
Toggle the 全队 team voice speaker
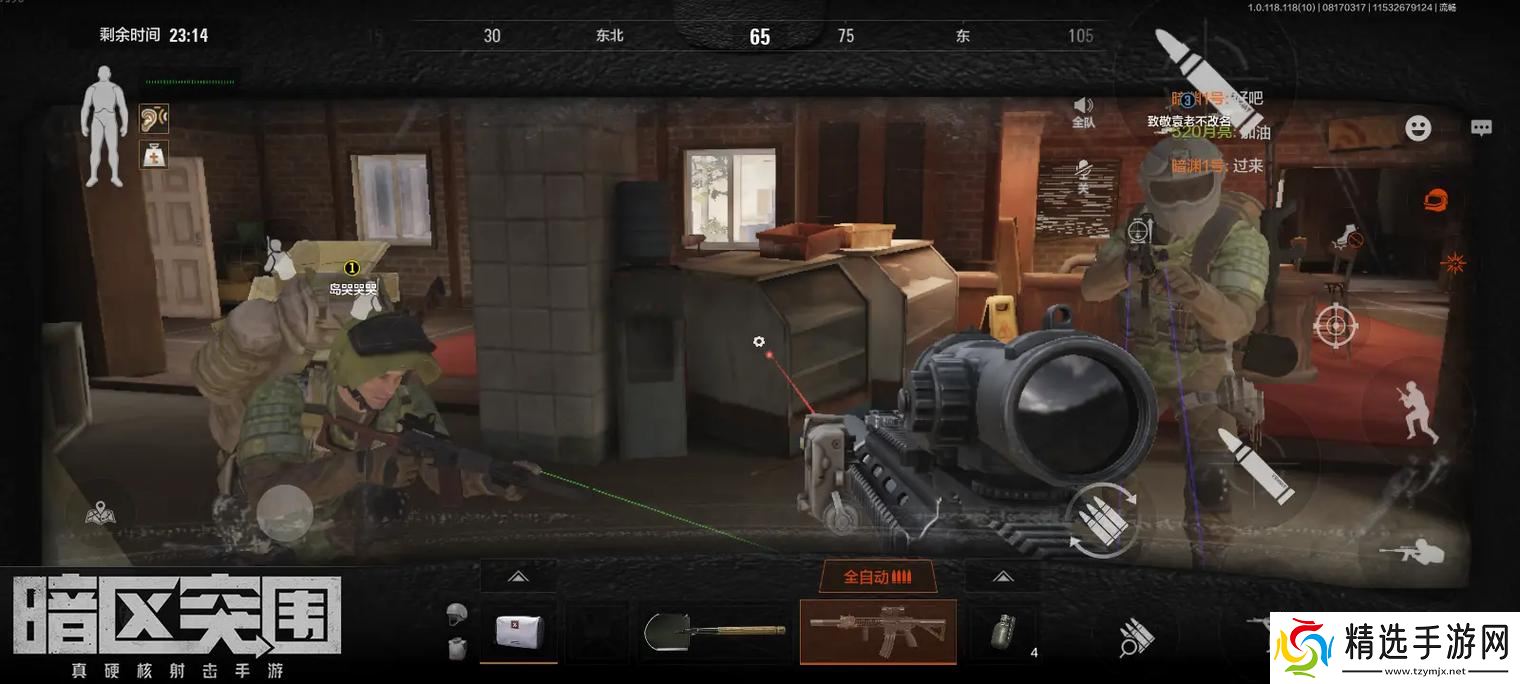pyautogui.click(x=1083, y=111)
